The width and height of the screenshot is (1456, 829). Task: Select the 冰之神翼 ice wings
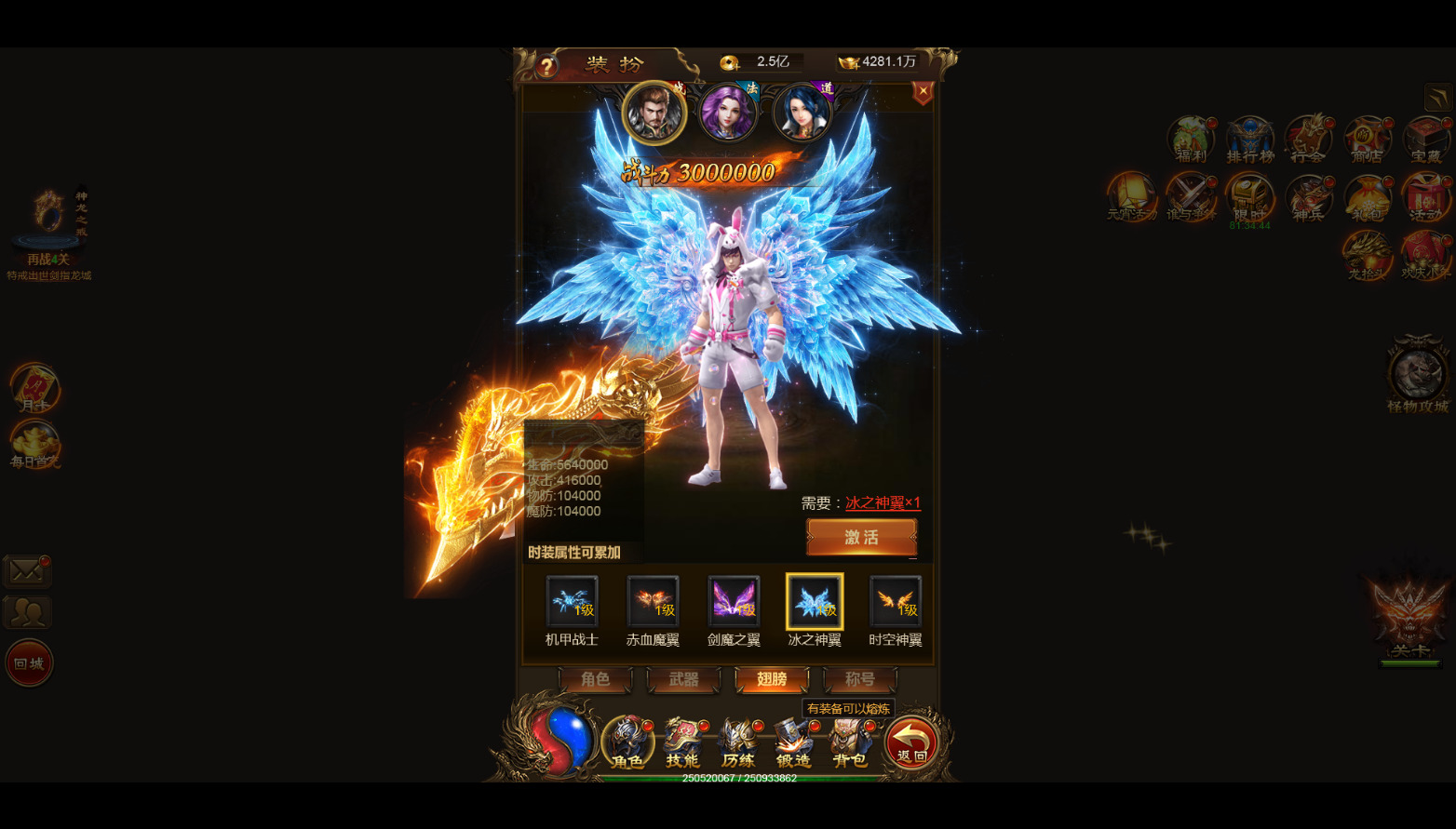click(x=815, y=601)
